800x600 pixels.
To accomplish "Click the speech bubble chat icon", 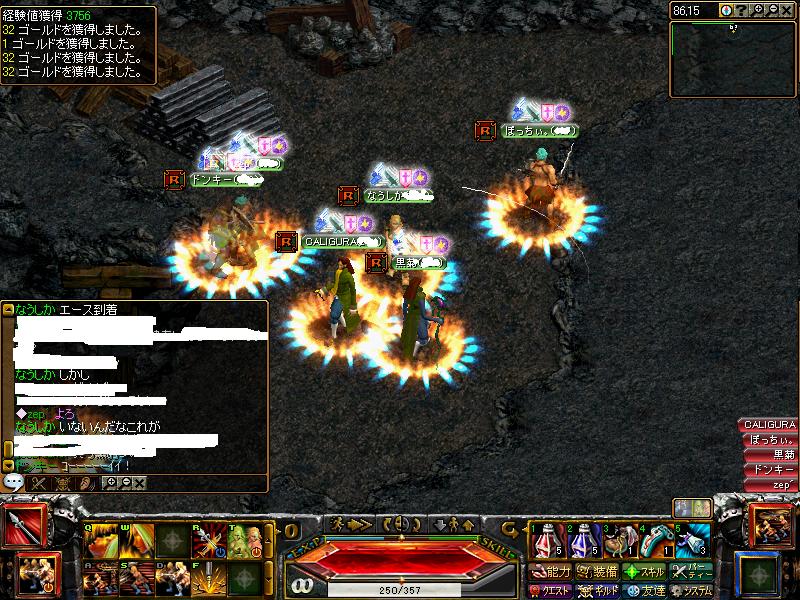I will 14,482.
